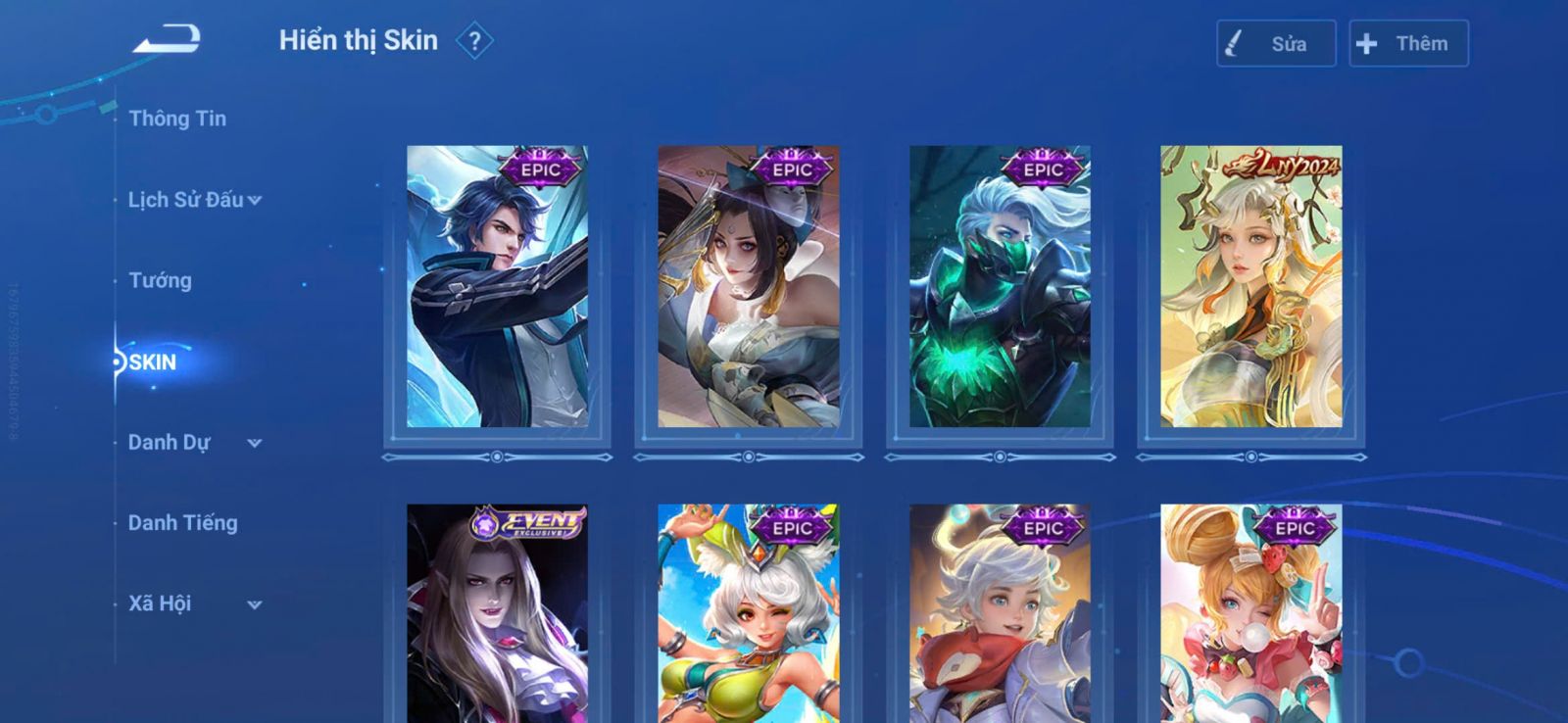Add a skin with the Thêm button
Screen dimensions: 1568x723
[1407, 44]
